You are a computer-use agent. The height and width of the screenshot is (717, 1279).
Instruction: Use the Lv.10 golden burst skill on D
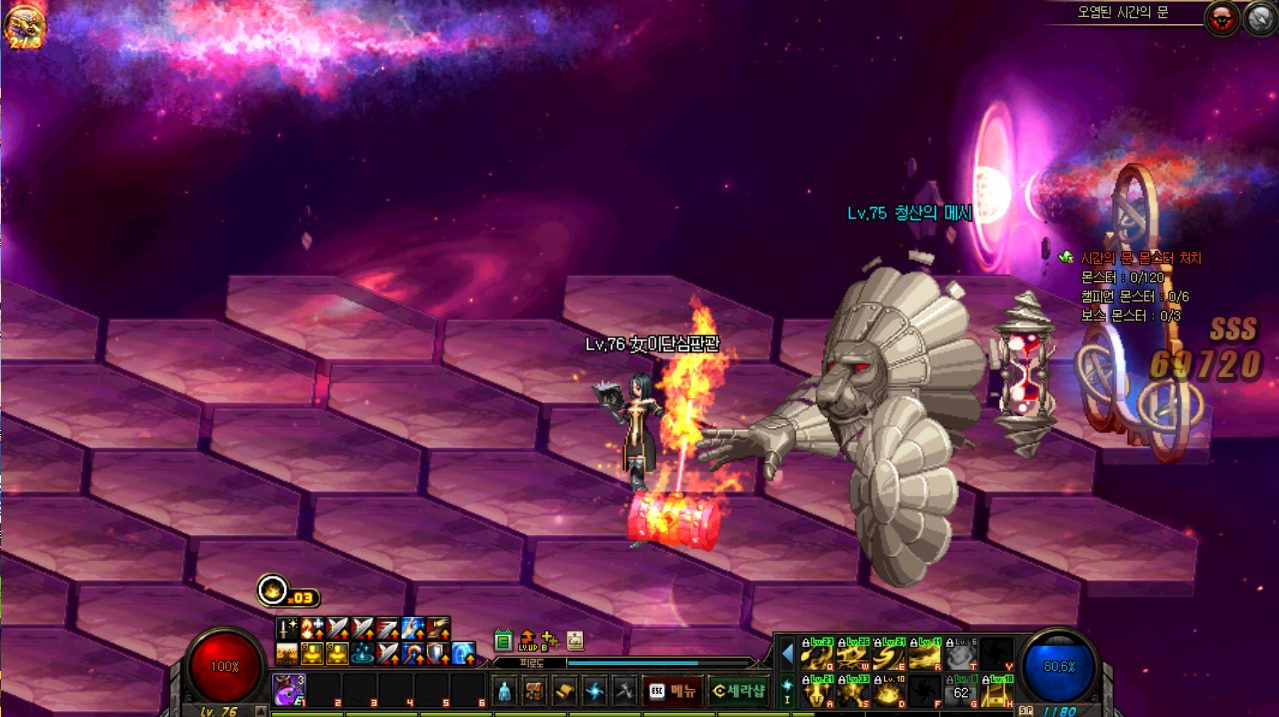pyautogui.click(x=888, y=691)
